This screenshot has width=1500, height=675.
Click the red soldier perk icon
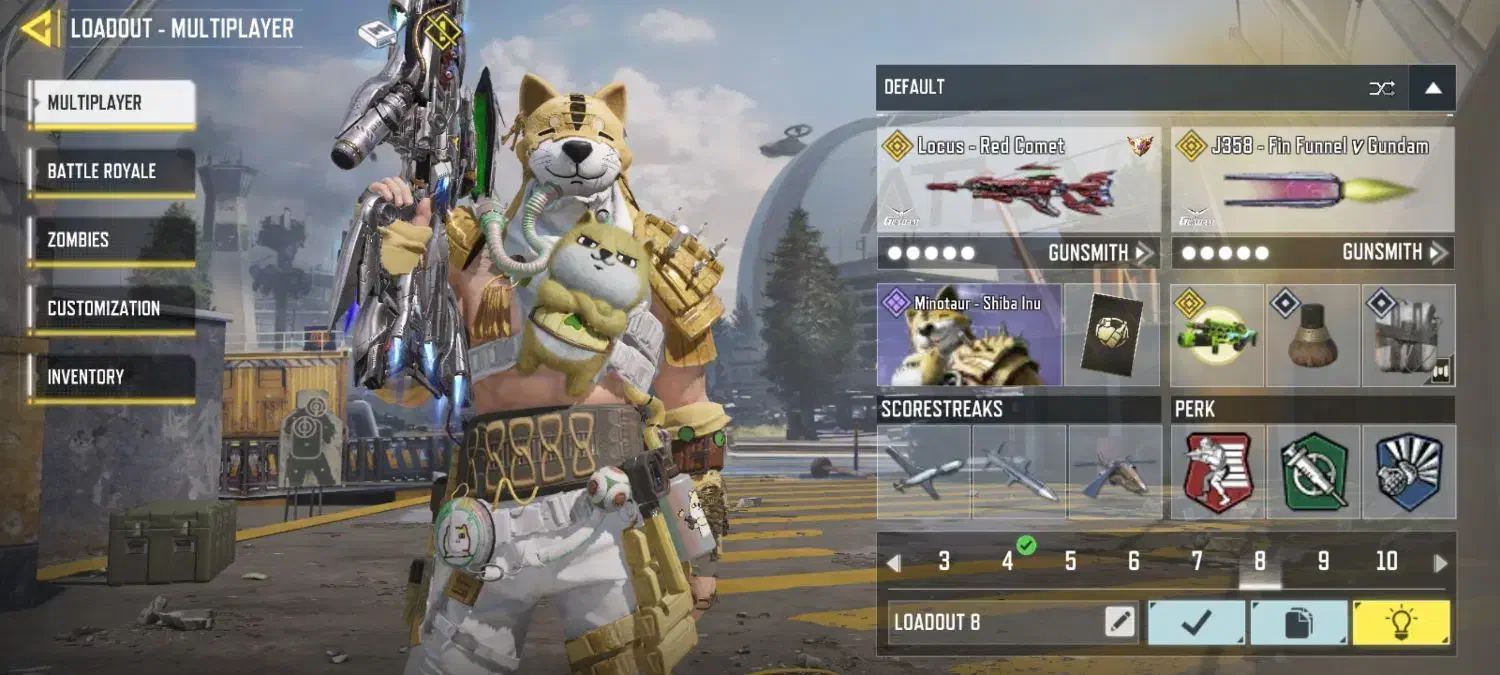coord(1217,472)
